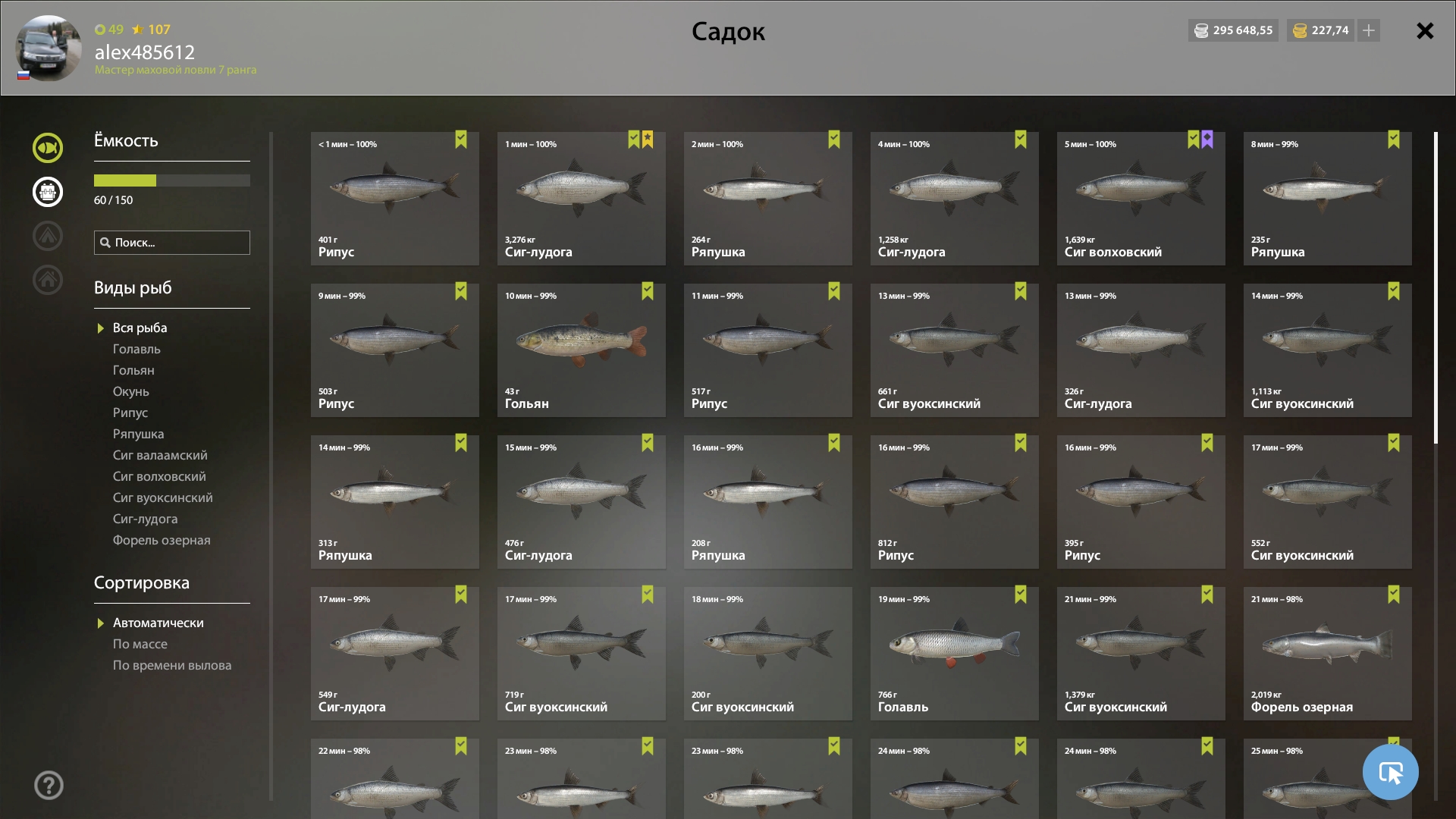Filter fish list by Голавль
This screenshot has height=819, width=1456.
(136, 349)
